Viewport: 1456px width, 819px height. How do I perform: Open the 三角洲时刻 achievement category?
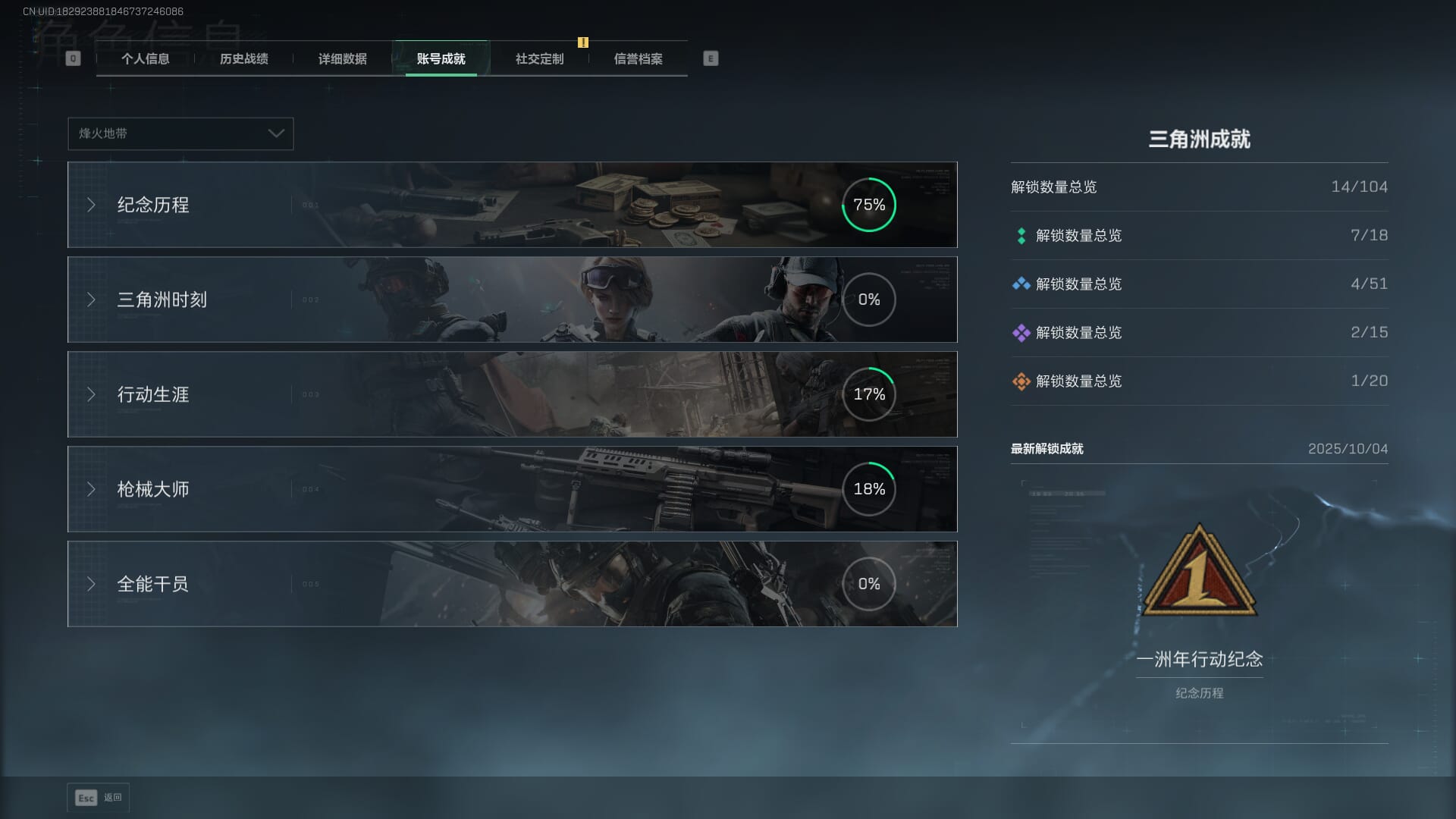512,300
